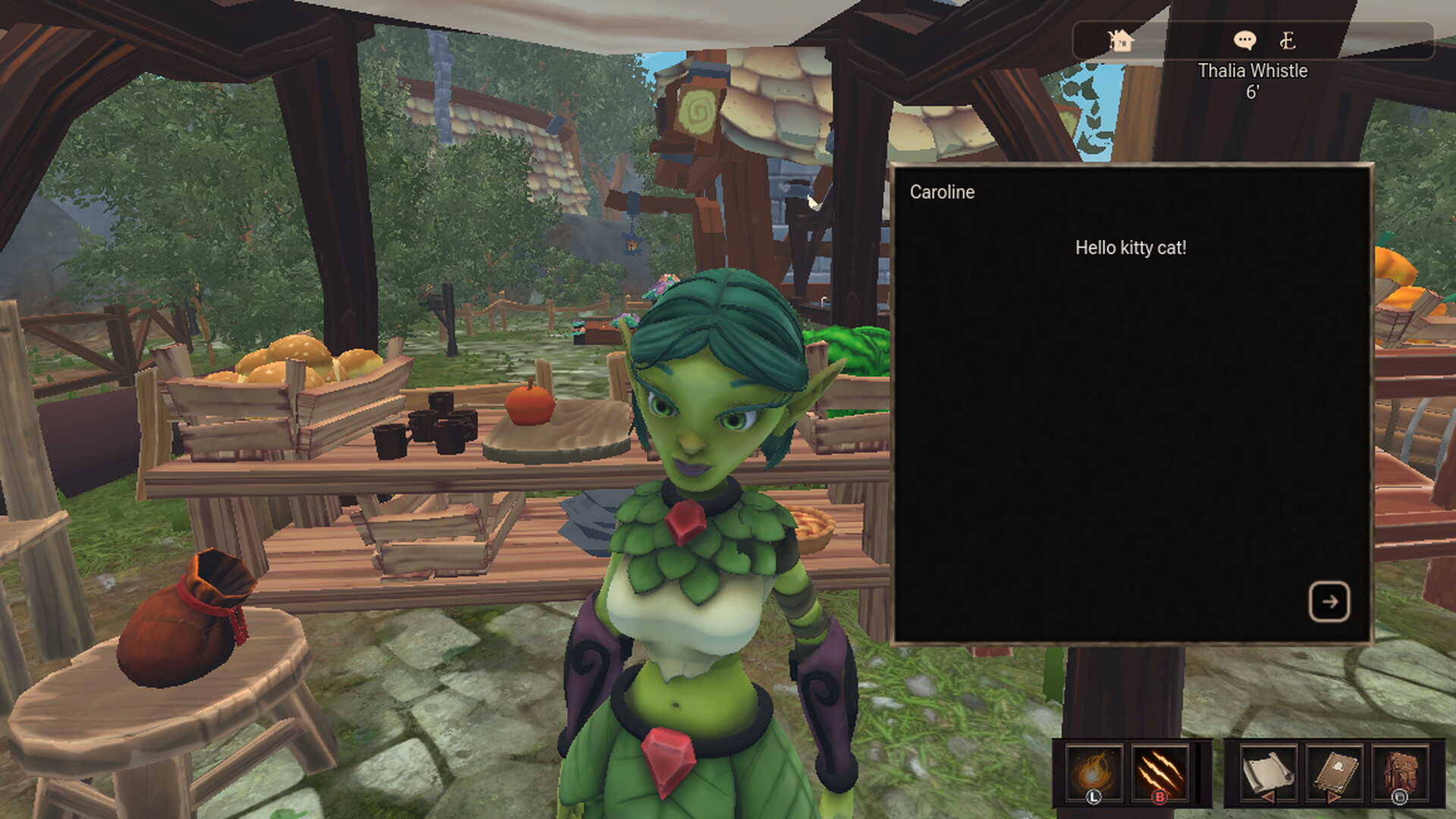1456x819 pixels.
Task: Open the chat bubble icon
Action: (x=1245, y=40)
